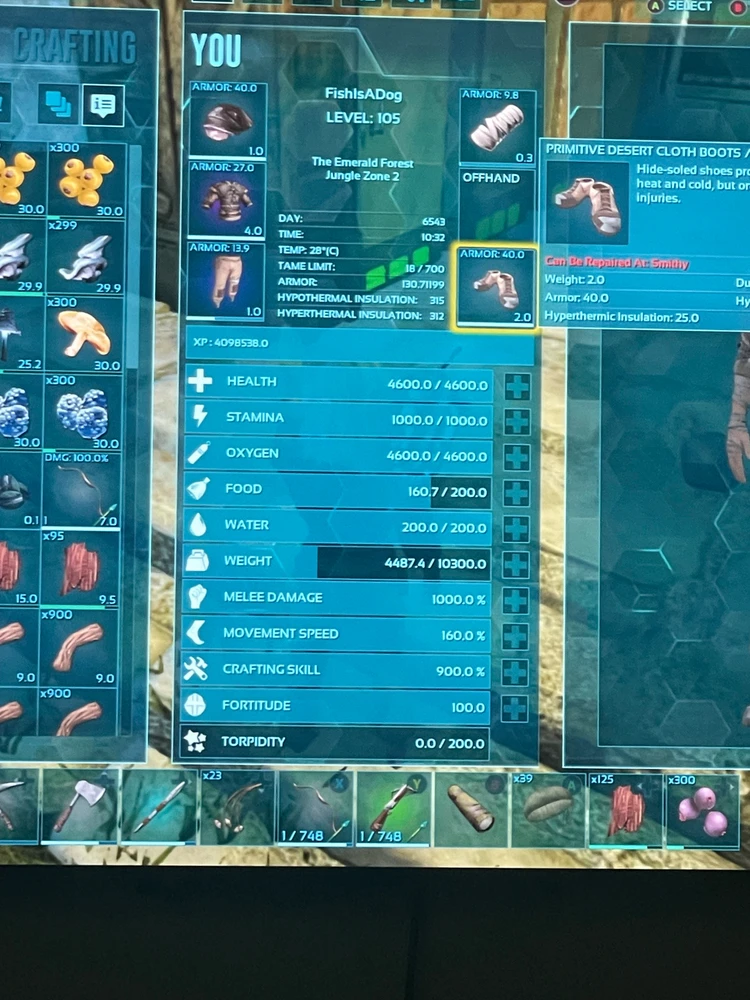The width and height of the screenshot is (750, 1000).
Task: Toggle the item tooltip display icon
Action: [103, 105]
